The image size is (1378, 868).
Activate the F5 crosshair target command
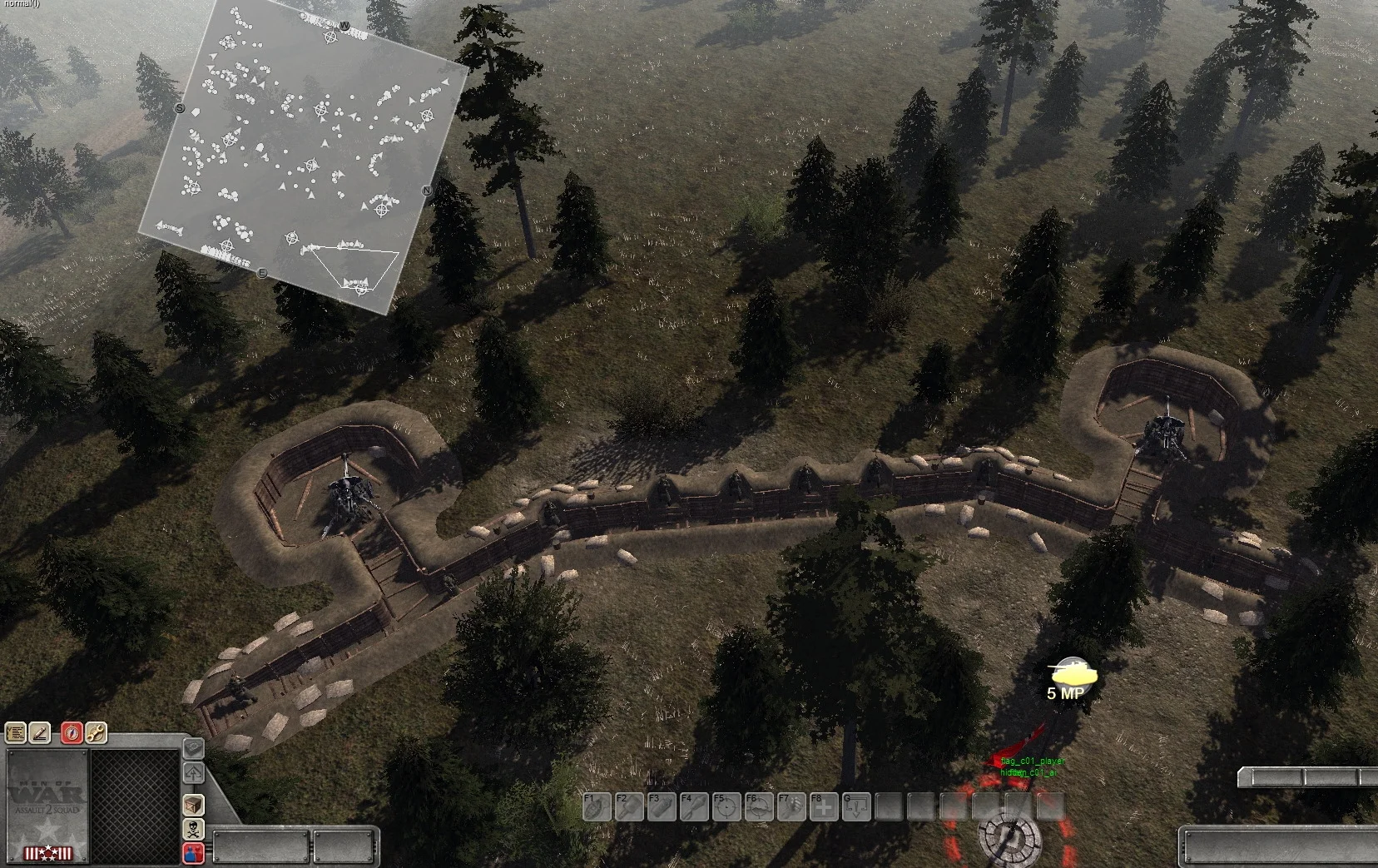tap(726, 806)
